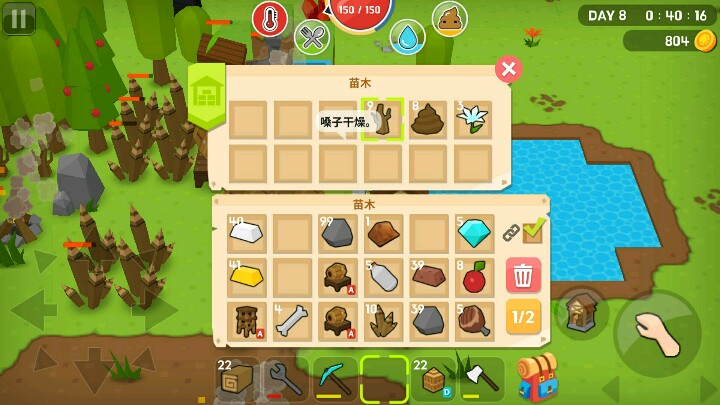Screen dimensions: 720x405
Task: Select the raw meat item
Action: click(474, 321)
